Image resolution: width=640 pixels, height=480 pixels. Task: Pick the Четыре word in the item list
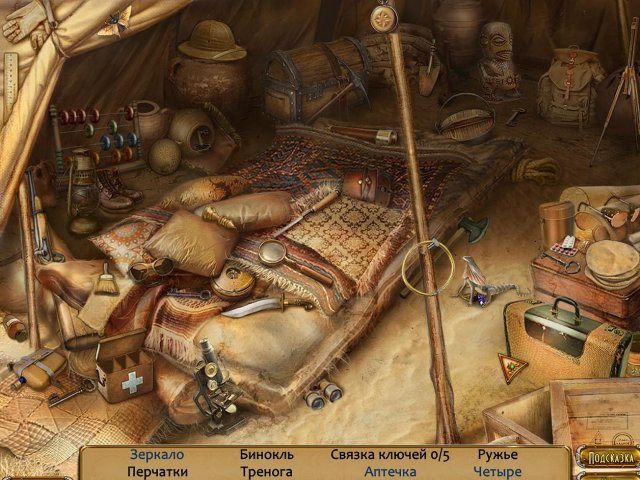498,472
